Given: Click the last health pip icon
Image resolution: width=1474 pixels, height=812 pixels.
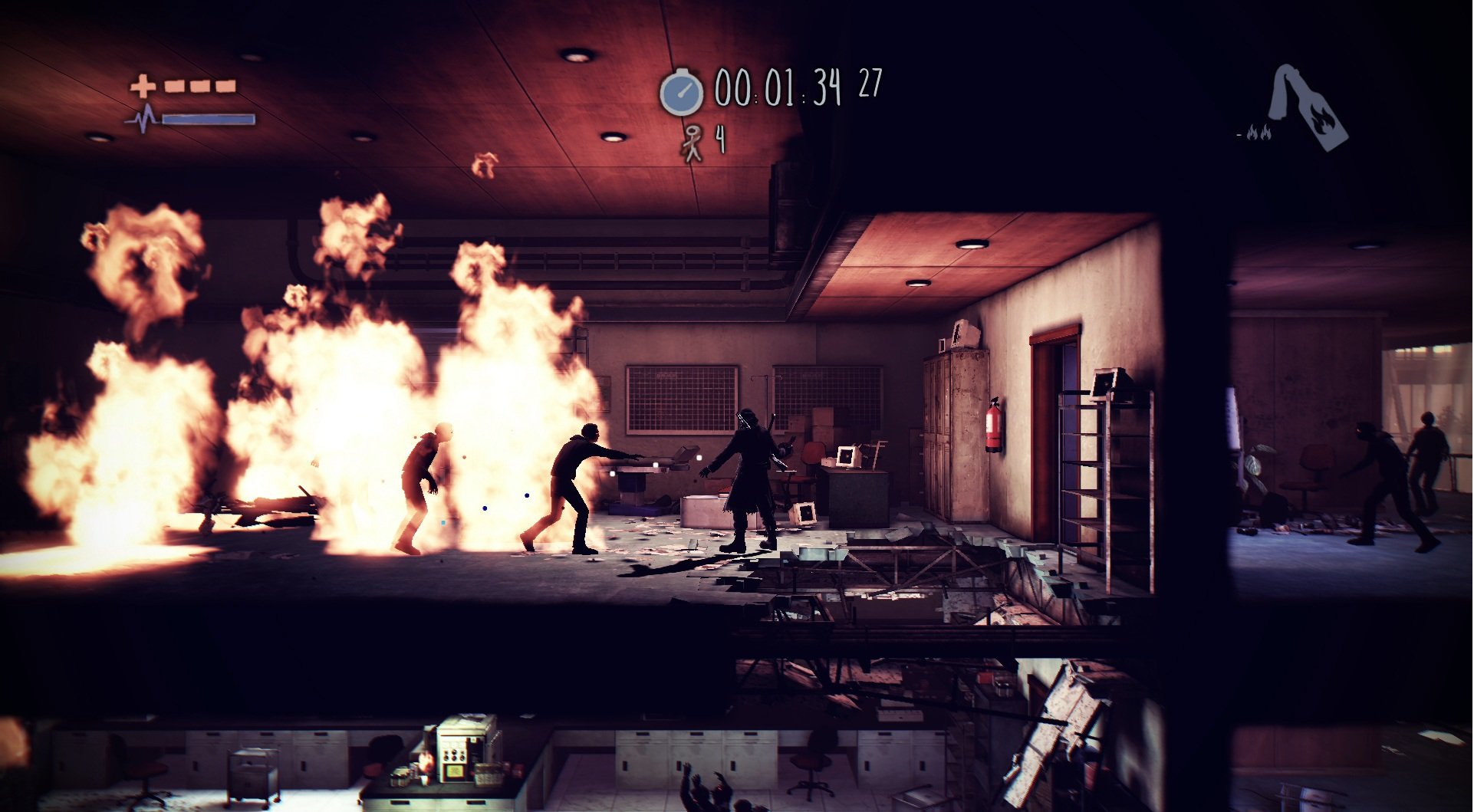Looking at the screenshot, I should (225, 86).
